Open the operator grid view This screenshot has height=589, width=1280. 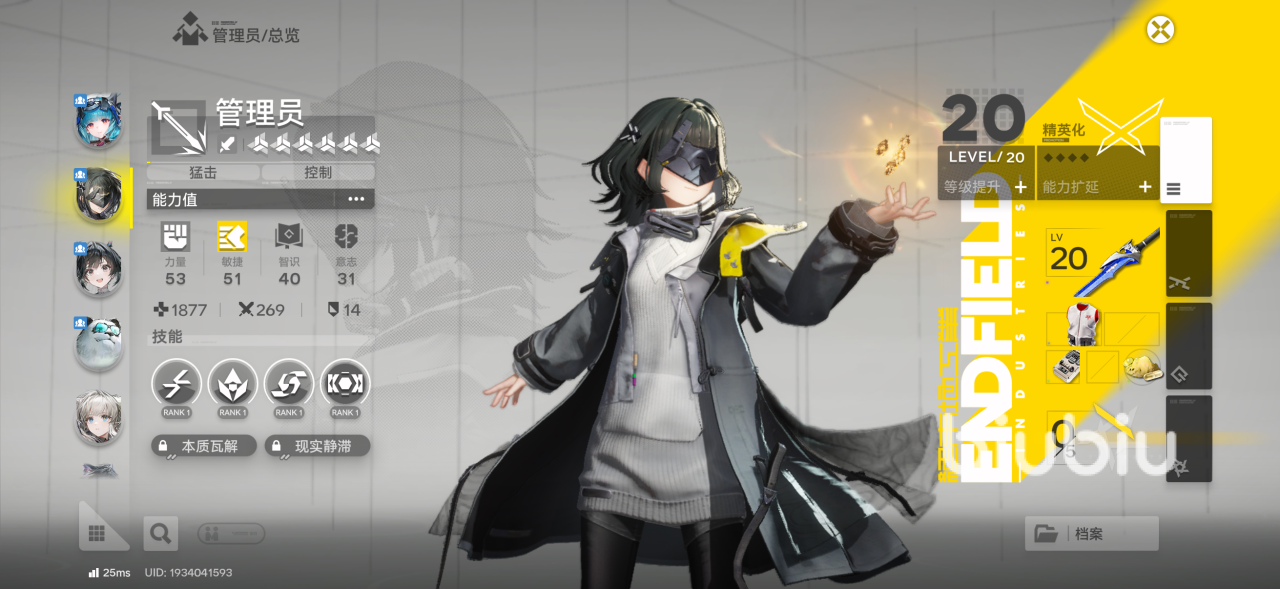98,534
